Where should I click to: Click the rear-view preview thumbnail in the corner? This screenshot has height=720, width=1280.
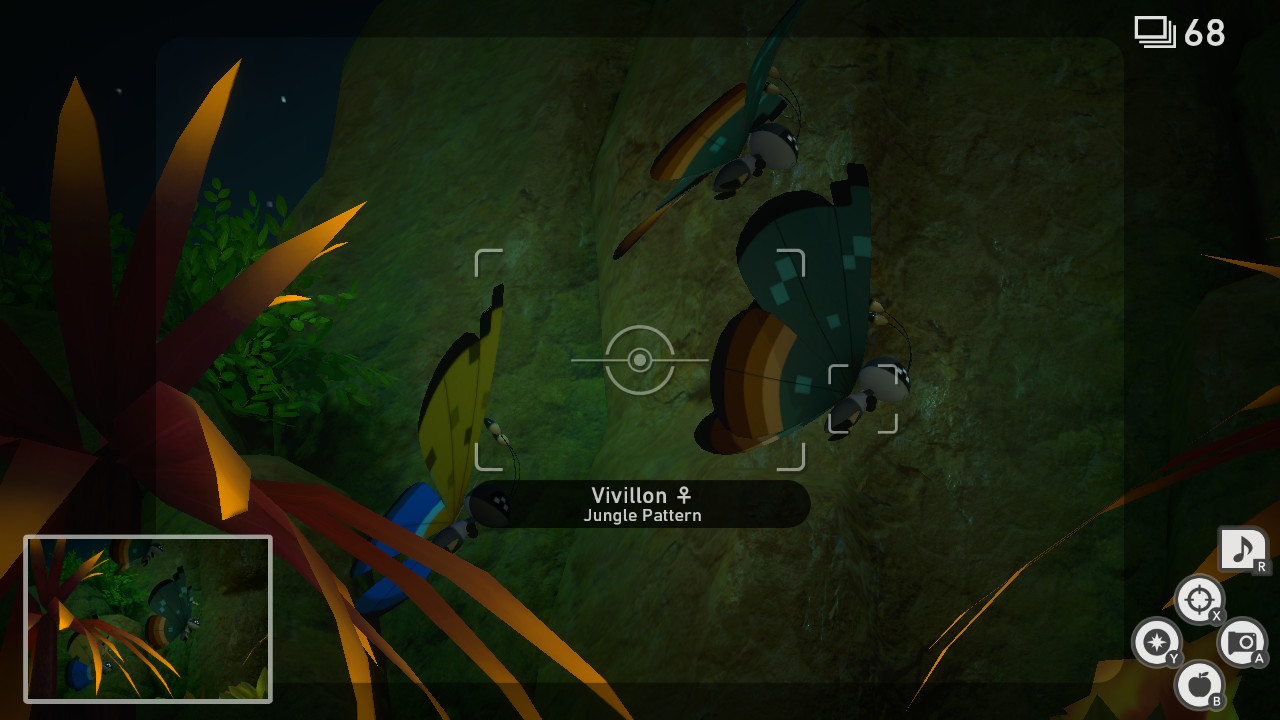click(x=148, y=621)
